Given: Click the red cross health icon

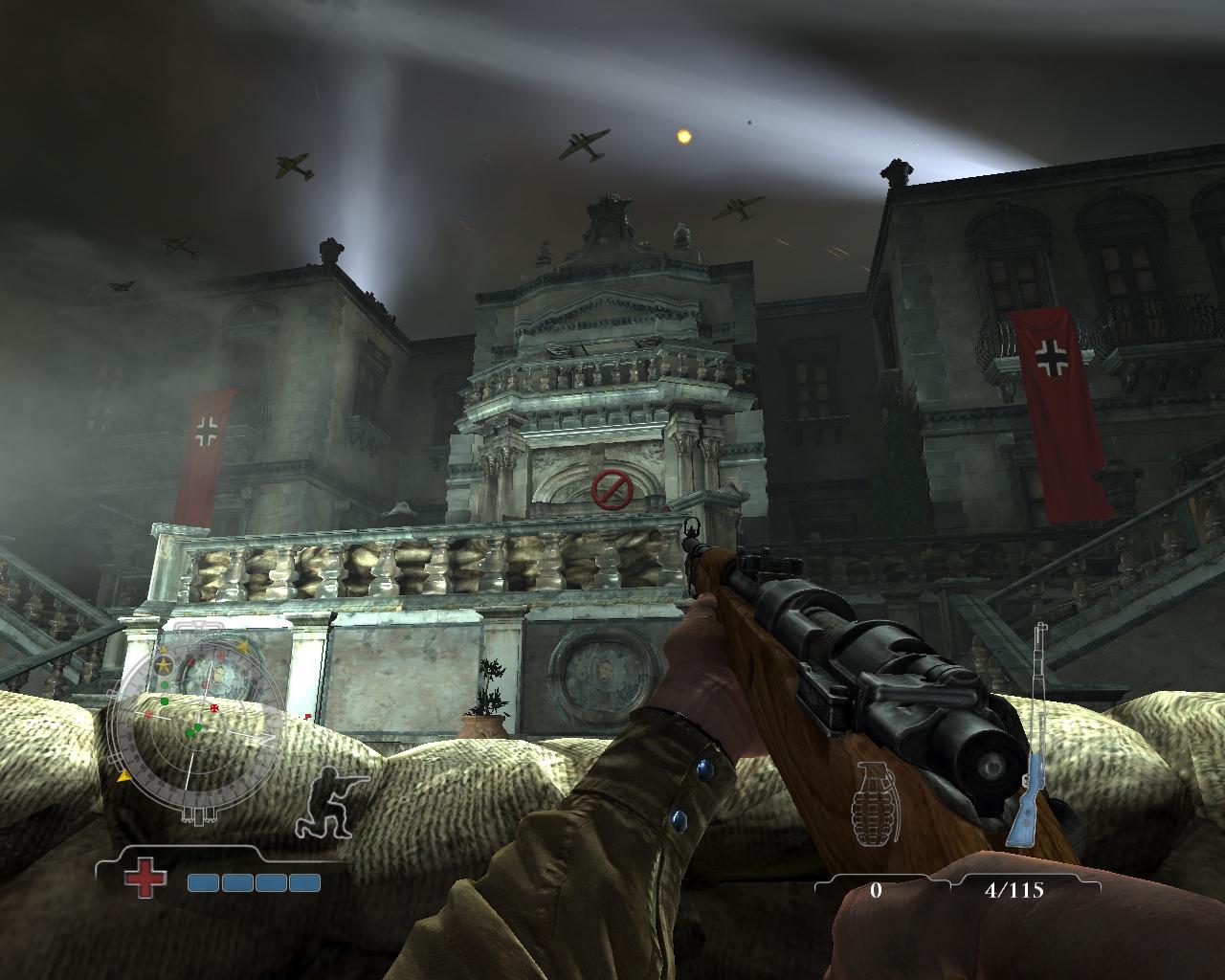Looking at the screenshot, I should click(145, 880).
